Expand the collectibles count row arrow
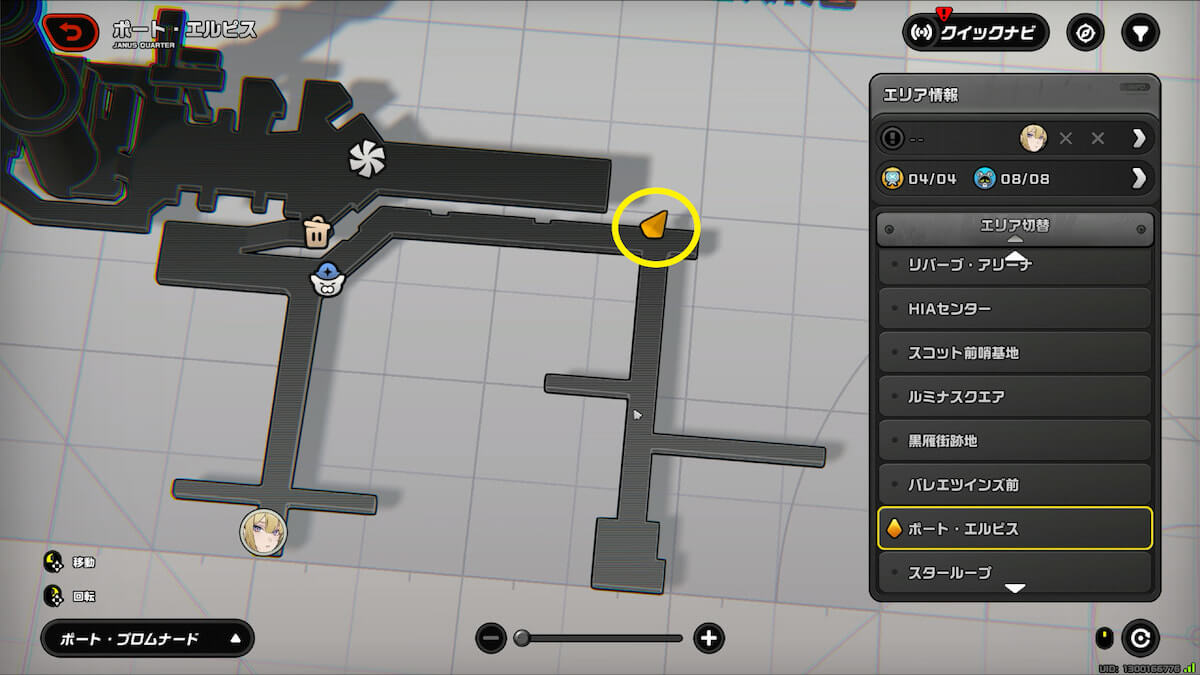Viewport: 1200px width, 675px height. tap(1138, 179)
